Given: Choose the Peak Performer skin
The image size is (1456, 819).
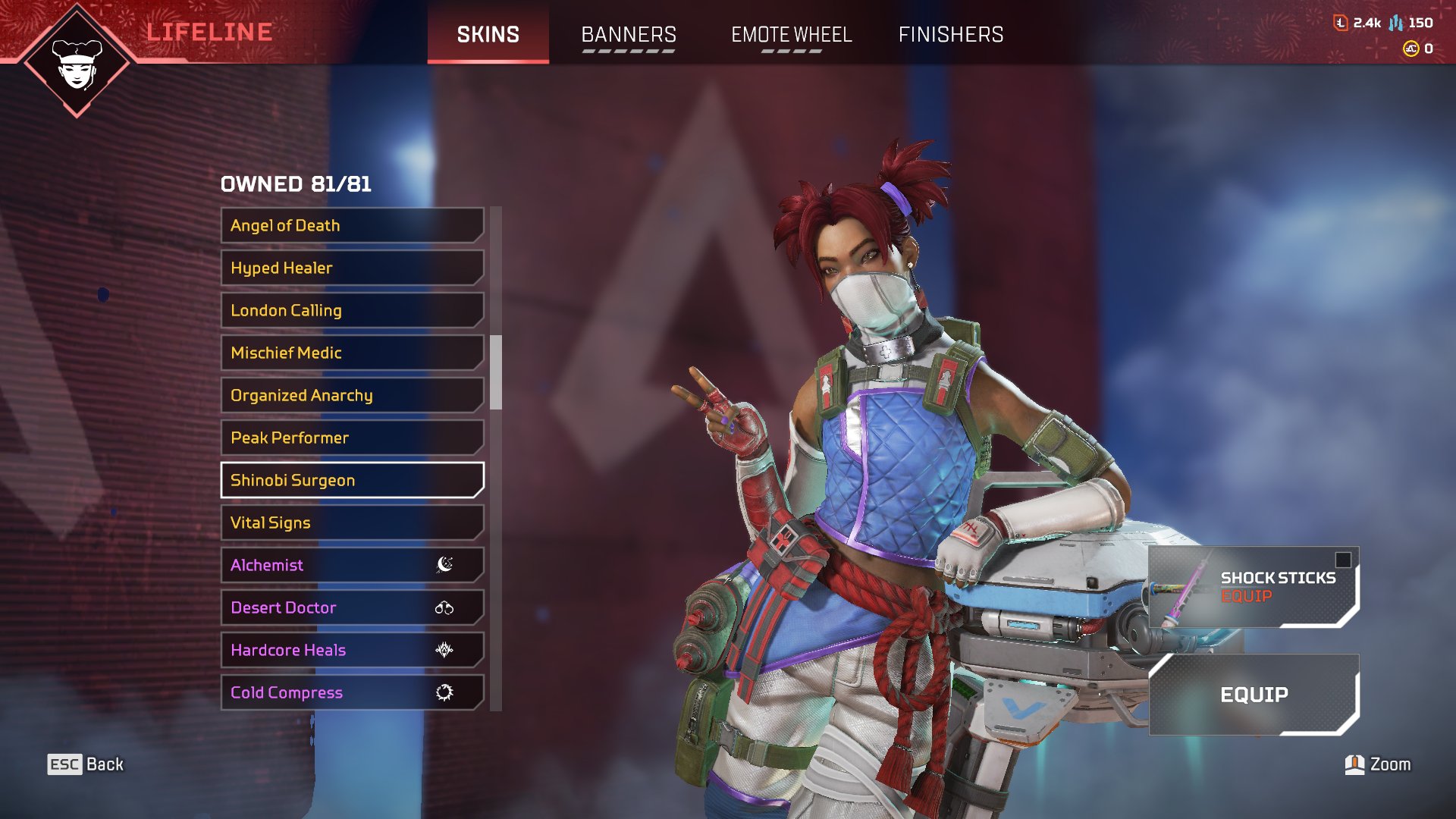Looking at the screenshot, I should pos(352,438).
